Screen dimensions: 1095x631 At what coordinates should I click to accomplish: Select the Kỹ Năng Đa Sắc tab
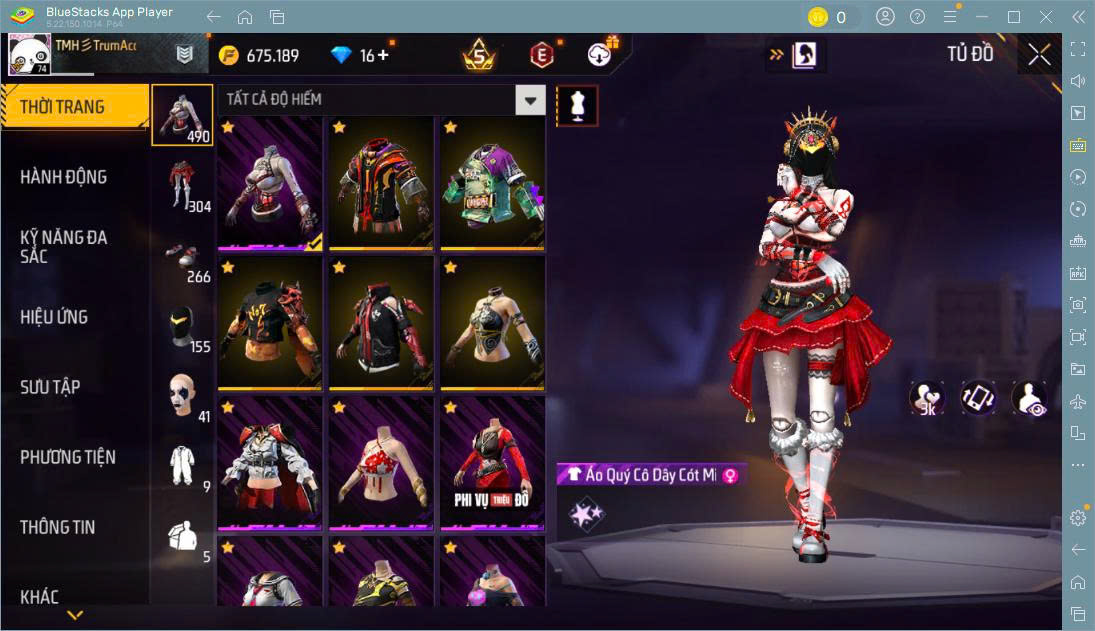[64, 246]
